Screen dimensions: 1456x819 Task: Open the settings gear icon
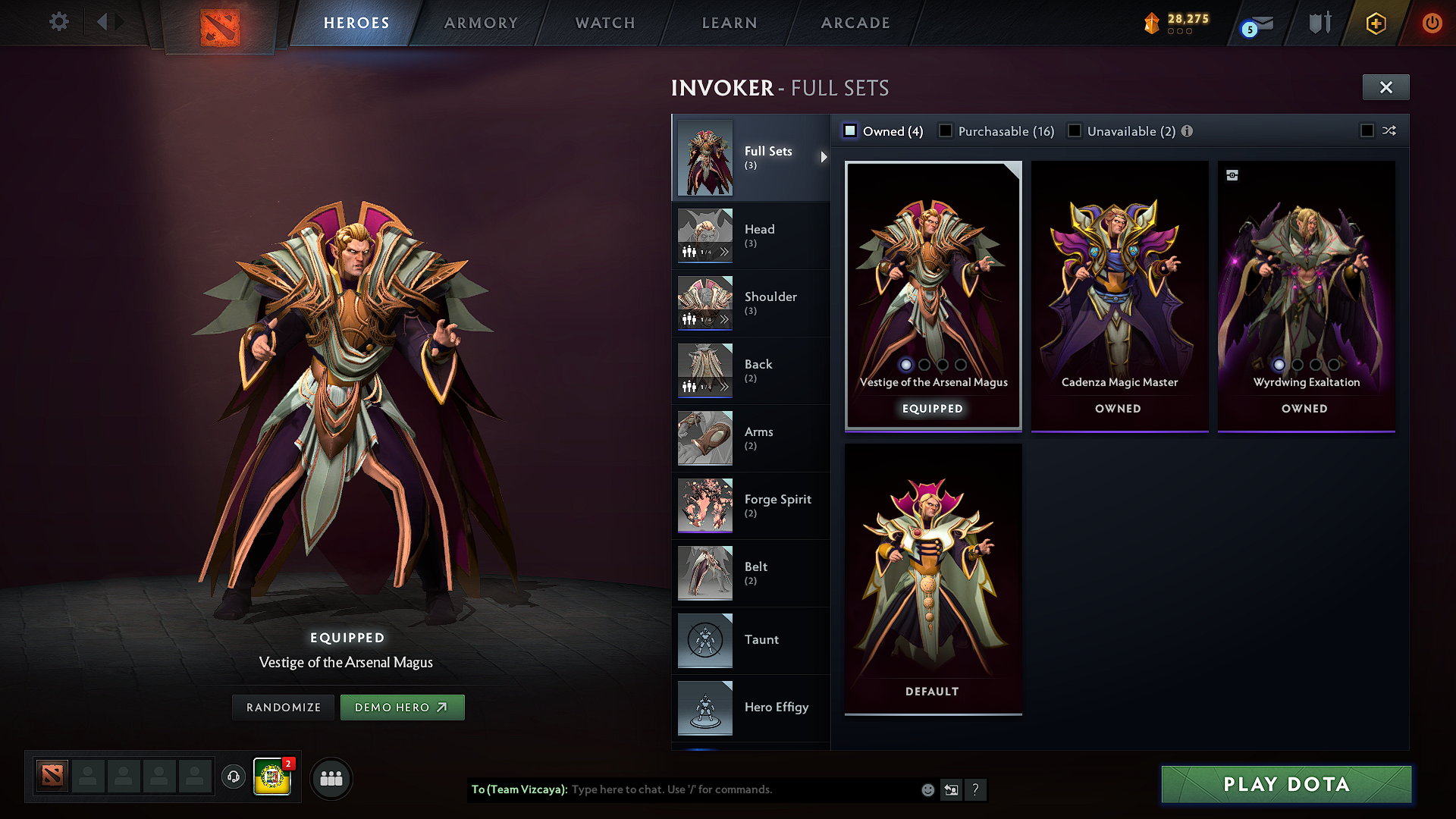[58, 22]
